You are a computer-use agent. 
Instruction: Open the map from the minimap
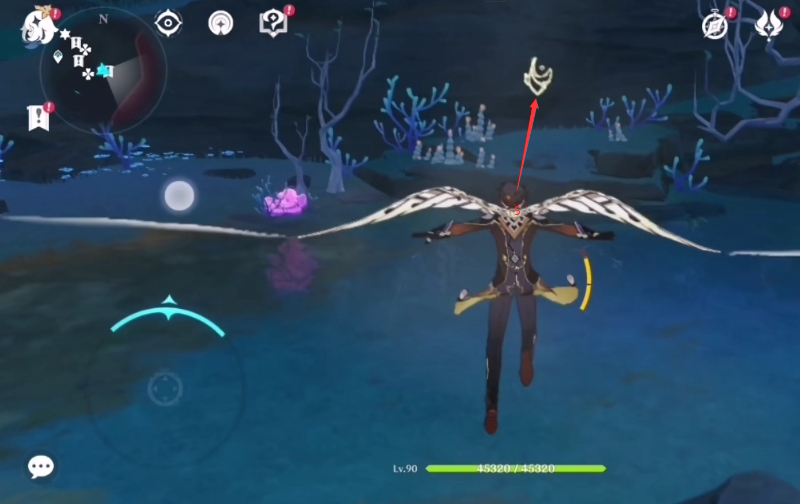[x=103, y=73]
